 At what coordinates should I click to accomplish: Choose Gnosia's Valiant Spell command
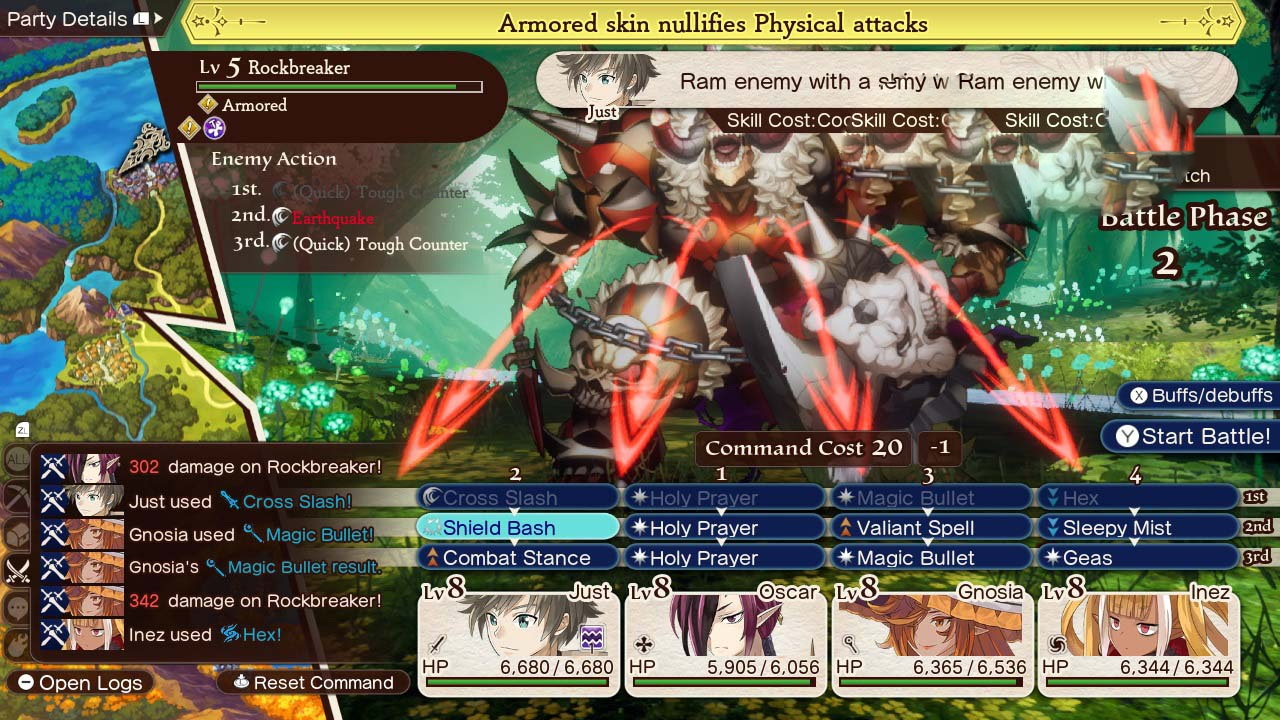[930, 528]
